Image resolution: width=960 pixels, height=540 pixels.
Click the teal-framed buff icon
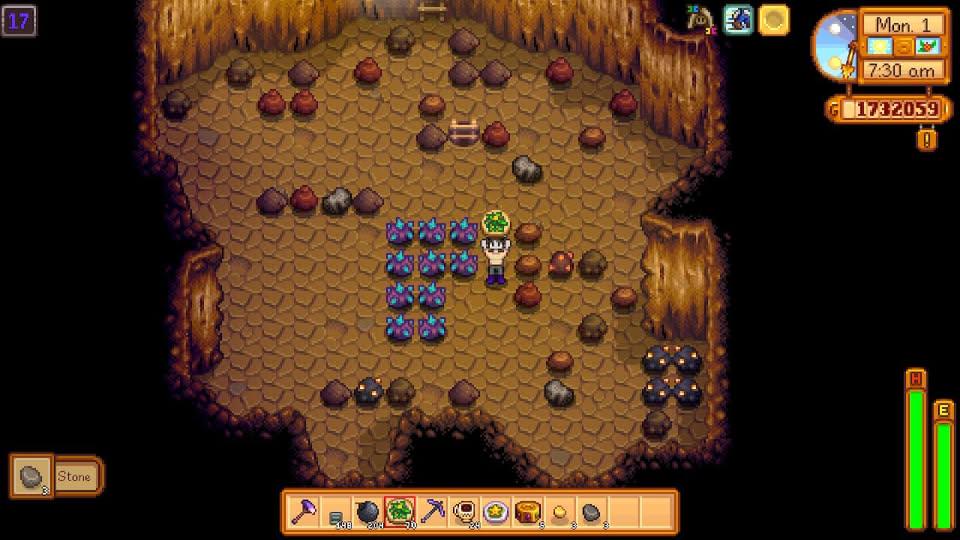738,20
